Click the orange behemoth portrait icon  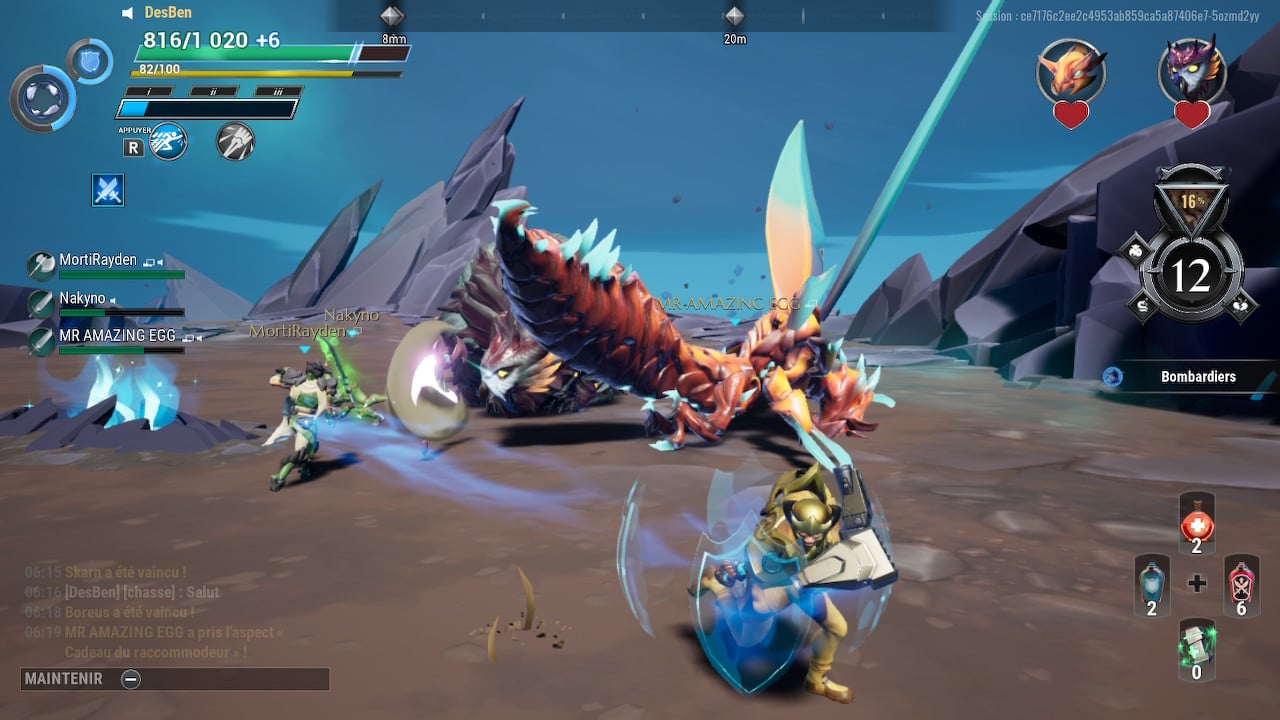(1071, 71)
